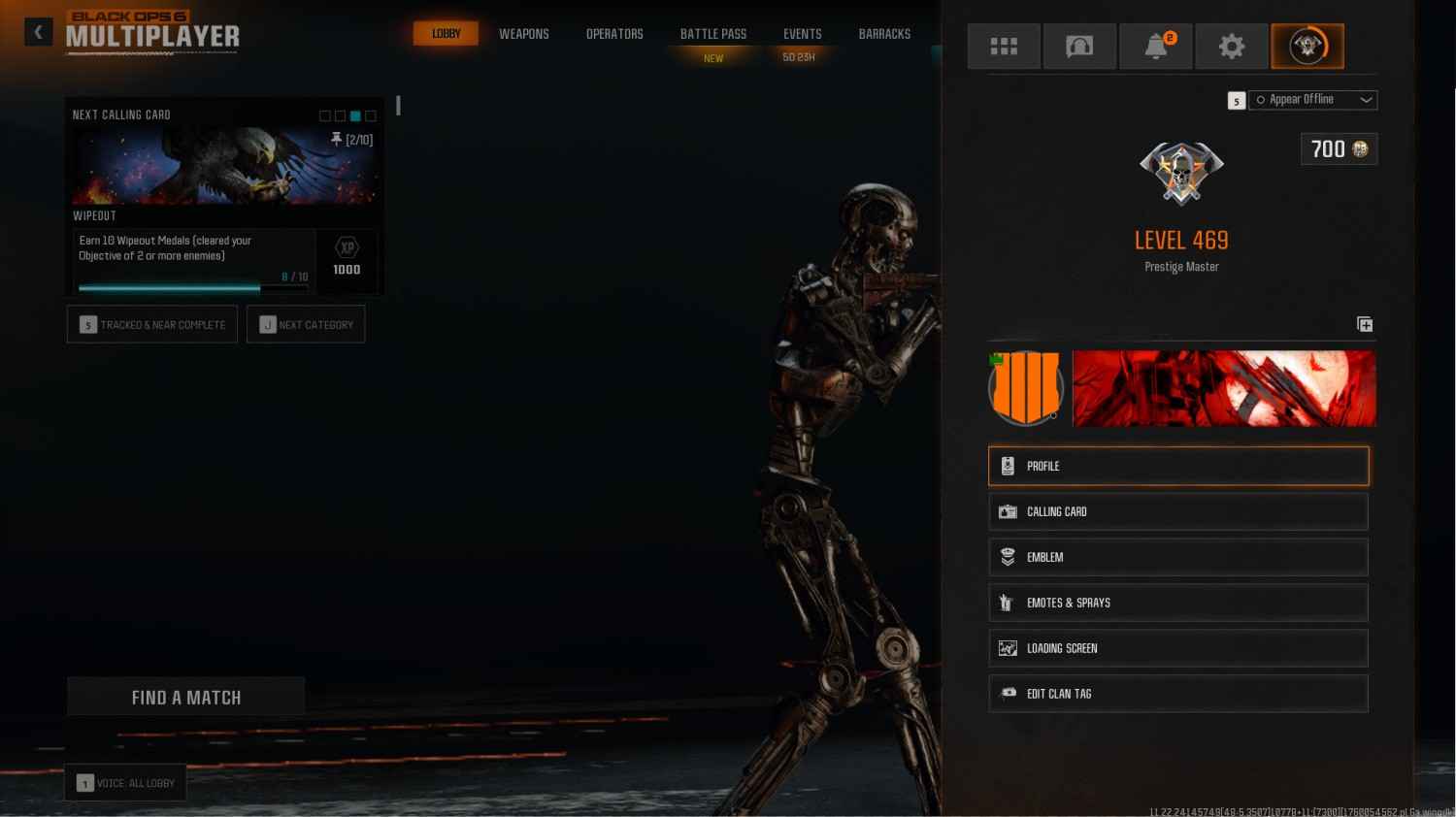
Task: Open the settings gear icon
Action: tap(1232, 46)
